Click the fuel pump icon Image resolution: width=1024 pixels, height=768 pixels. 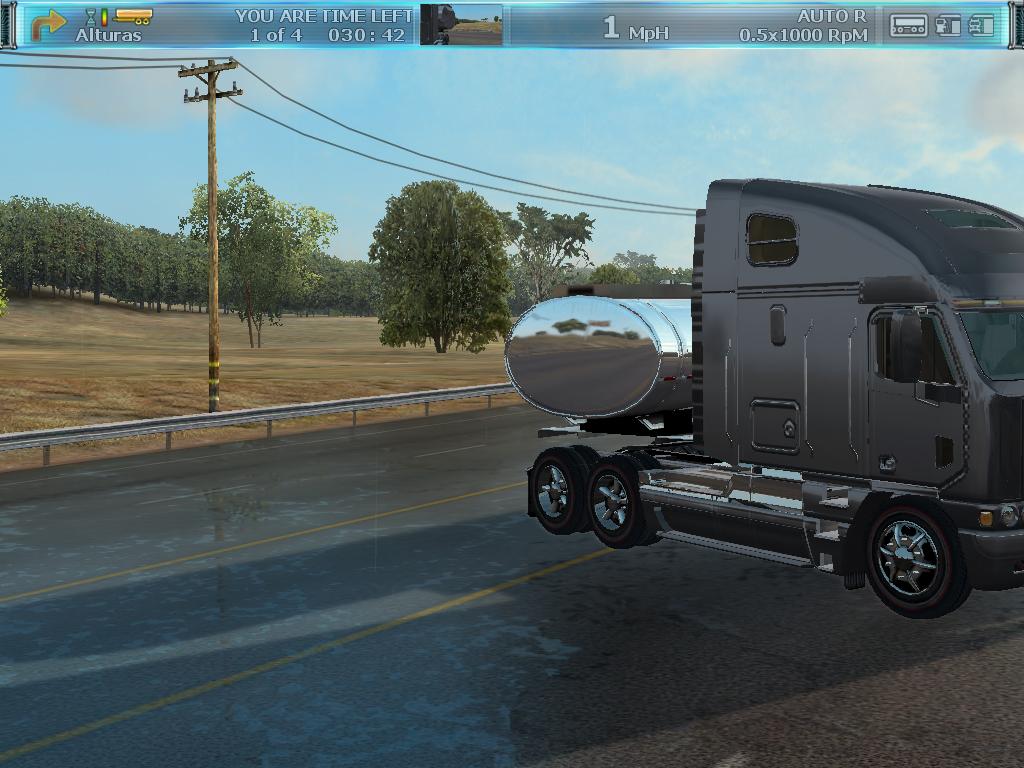point(948,26)
